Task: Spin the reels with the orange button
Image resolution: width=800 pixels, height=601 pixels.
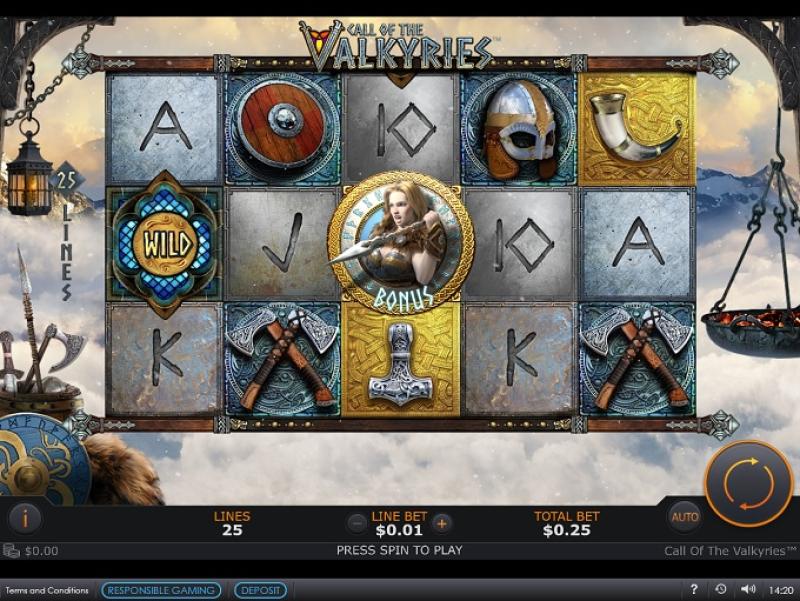Action: [x=749, y=483]
